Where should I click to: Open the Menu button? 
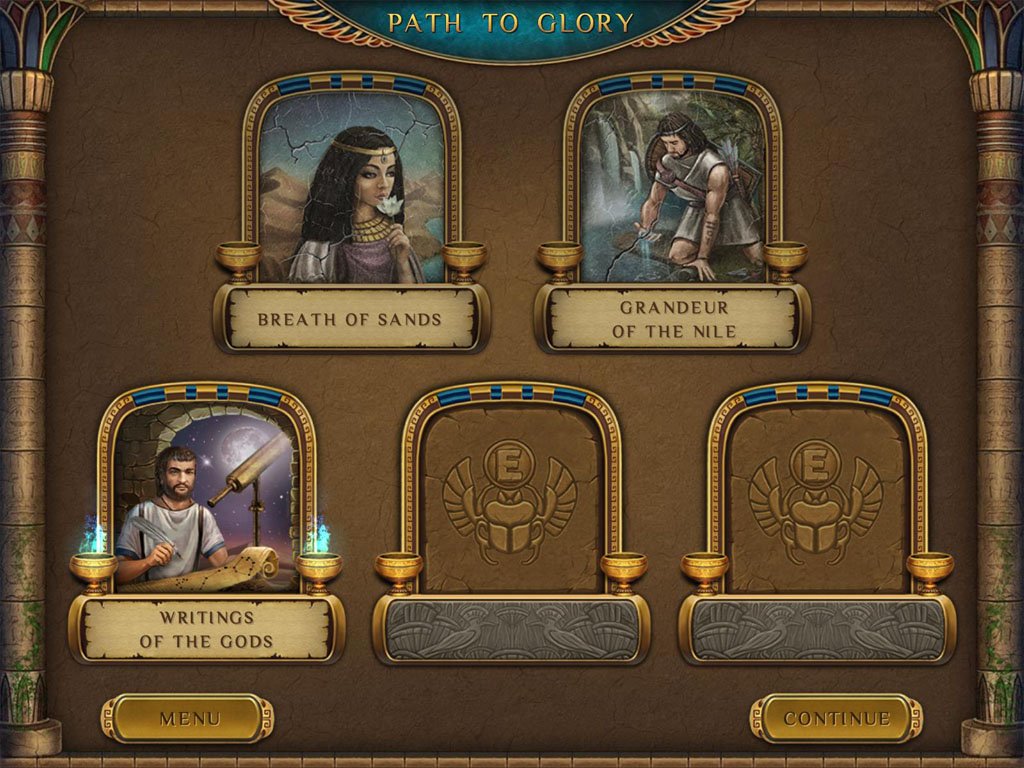[x=188, y=718]
